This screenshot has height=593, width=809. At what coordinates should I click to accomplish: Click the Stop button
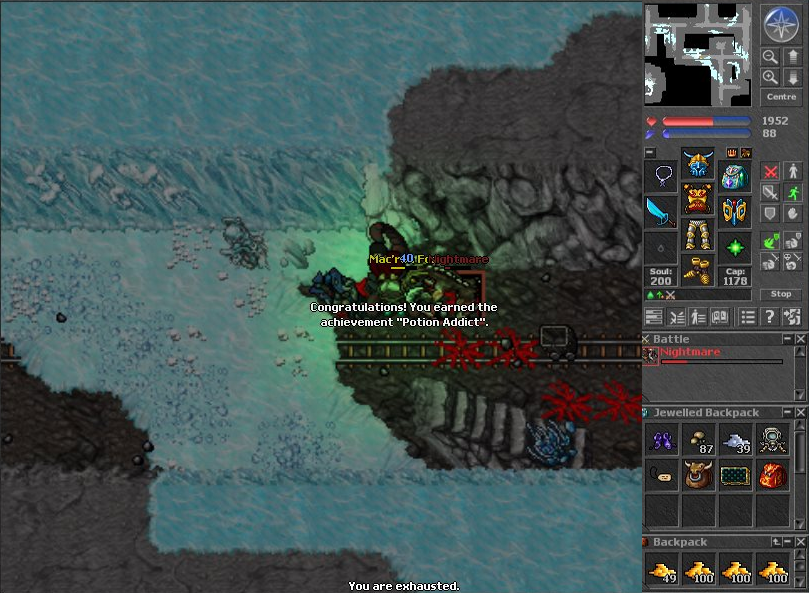780,294
